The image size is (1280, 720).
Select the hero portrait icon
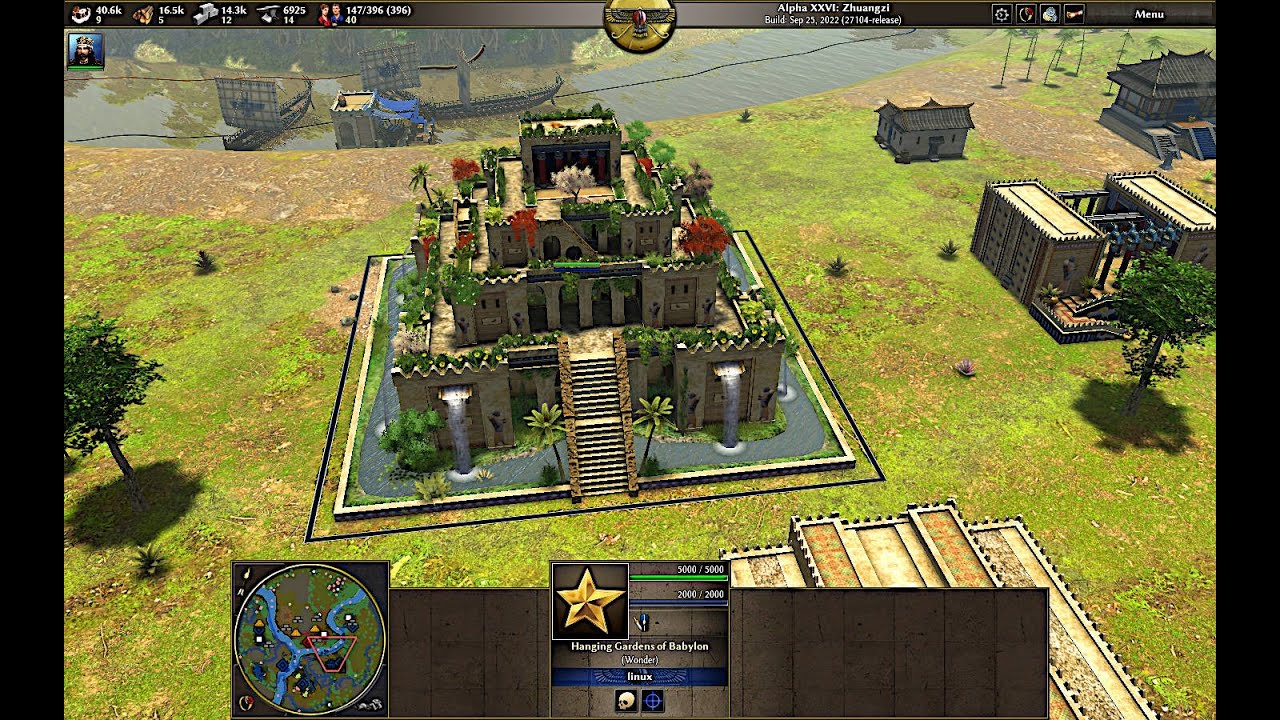85,50
